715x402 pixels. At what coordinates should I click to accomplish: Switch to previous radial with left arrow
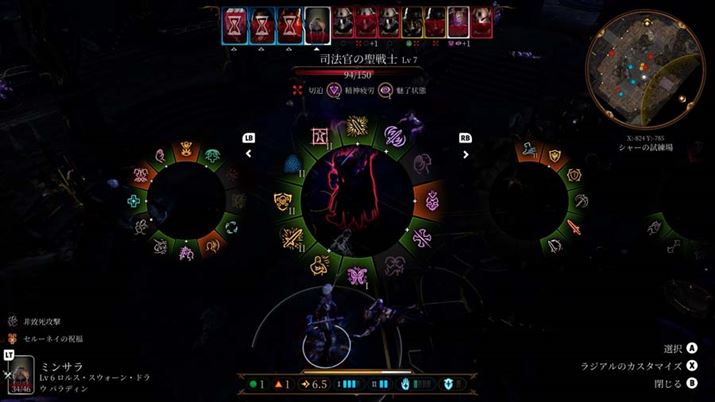tap(249, 154)
